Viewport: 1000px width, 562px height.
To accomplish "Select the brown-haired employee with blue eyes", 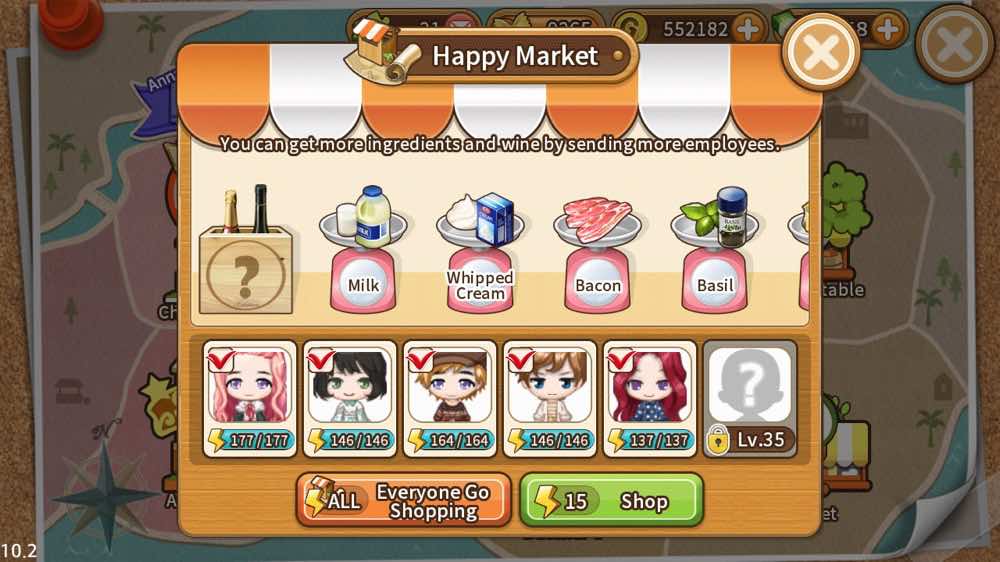I will click(550, 398).
